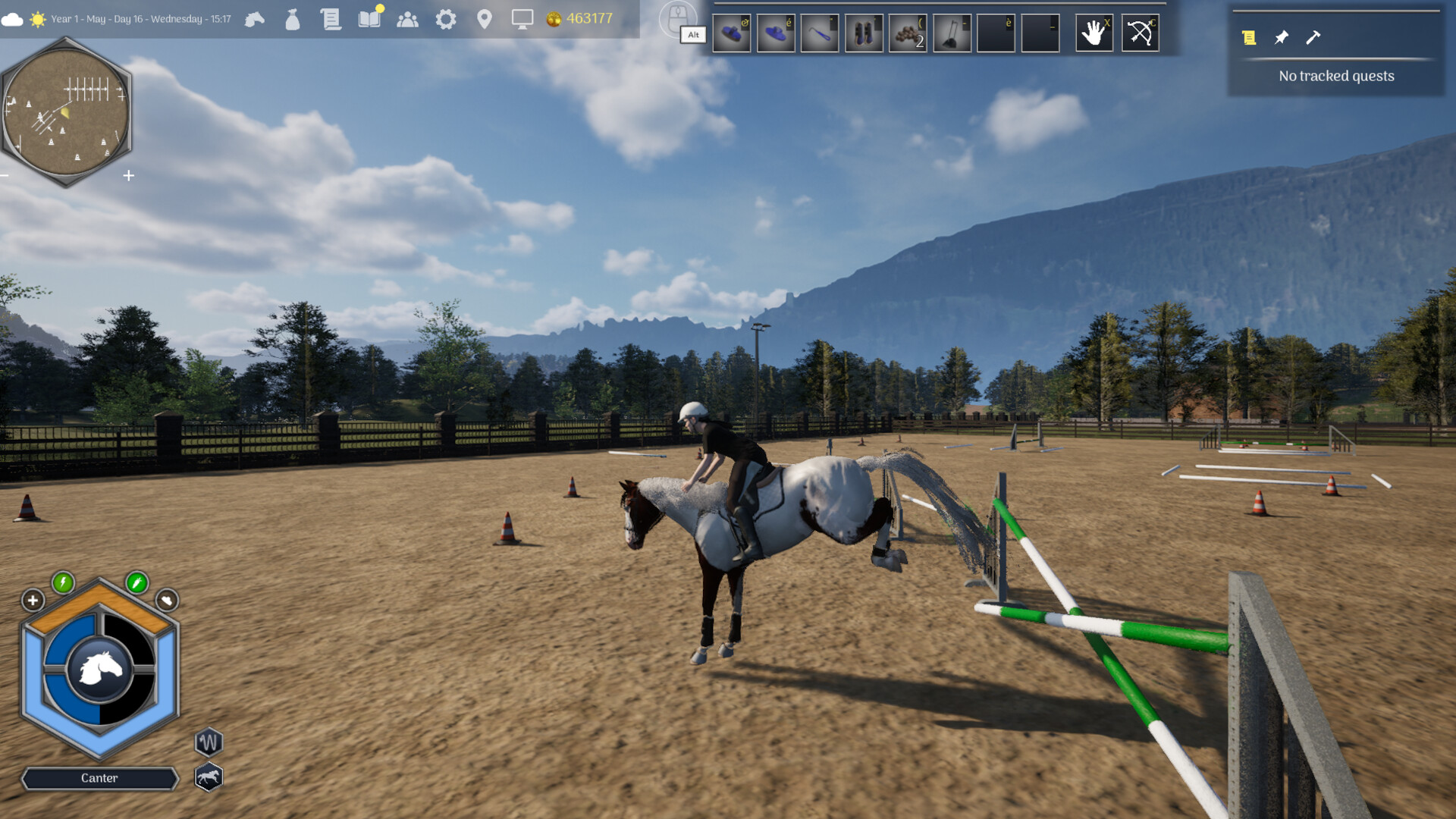
Task: Select the horse treats stack of two
Action: pos(908,32)
